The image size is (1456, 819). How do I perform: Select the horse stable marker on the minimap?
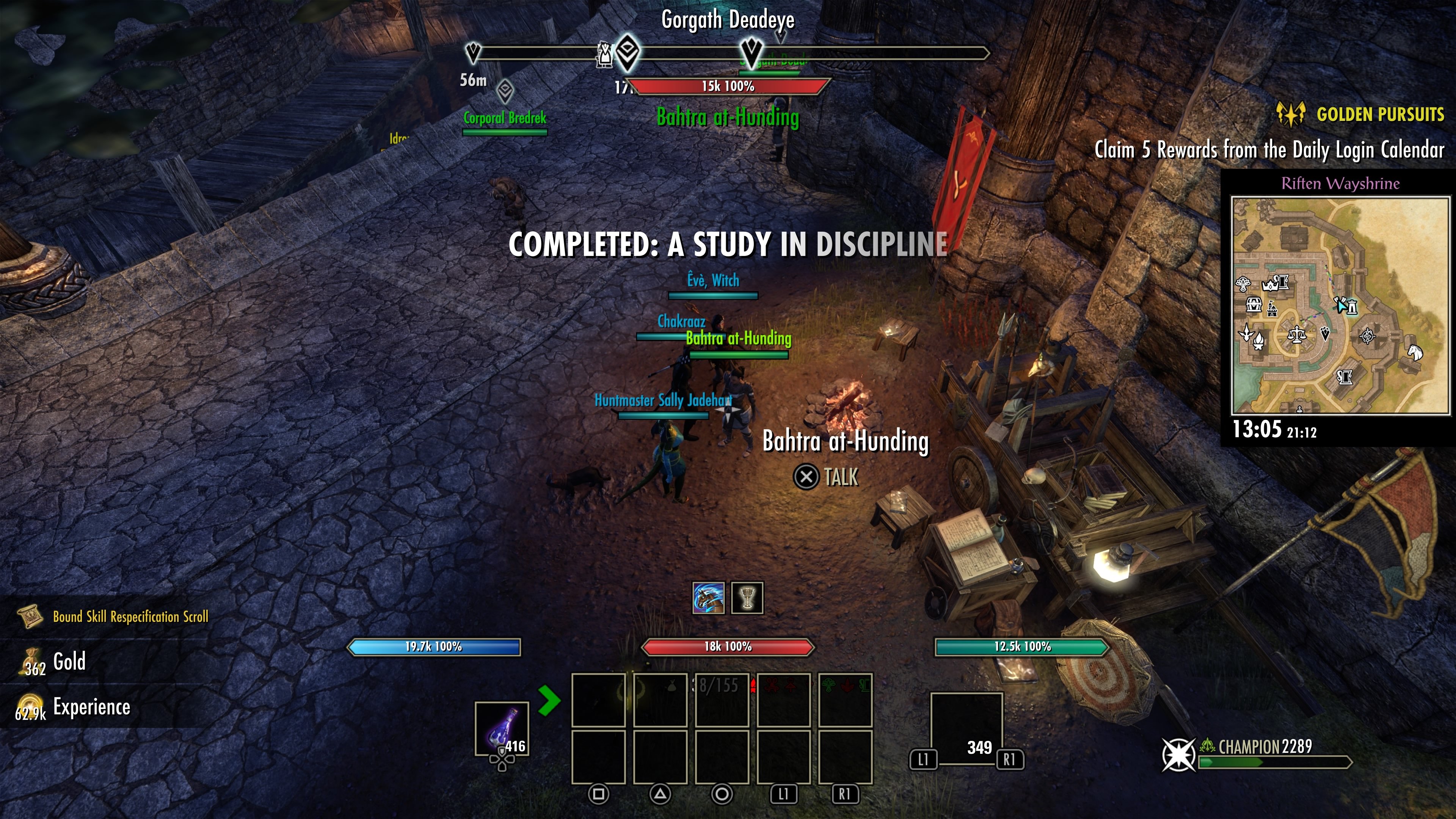click(1415, 351)
